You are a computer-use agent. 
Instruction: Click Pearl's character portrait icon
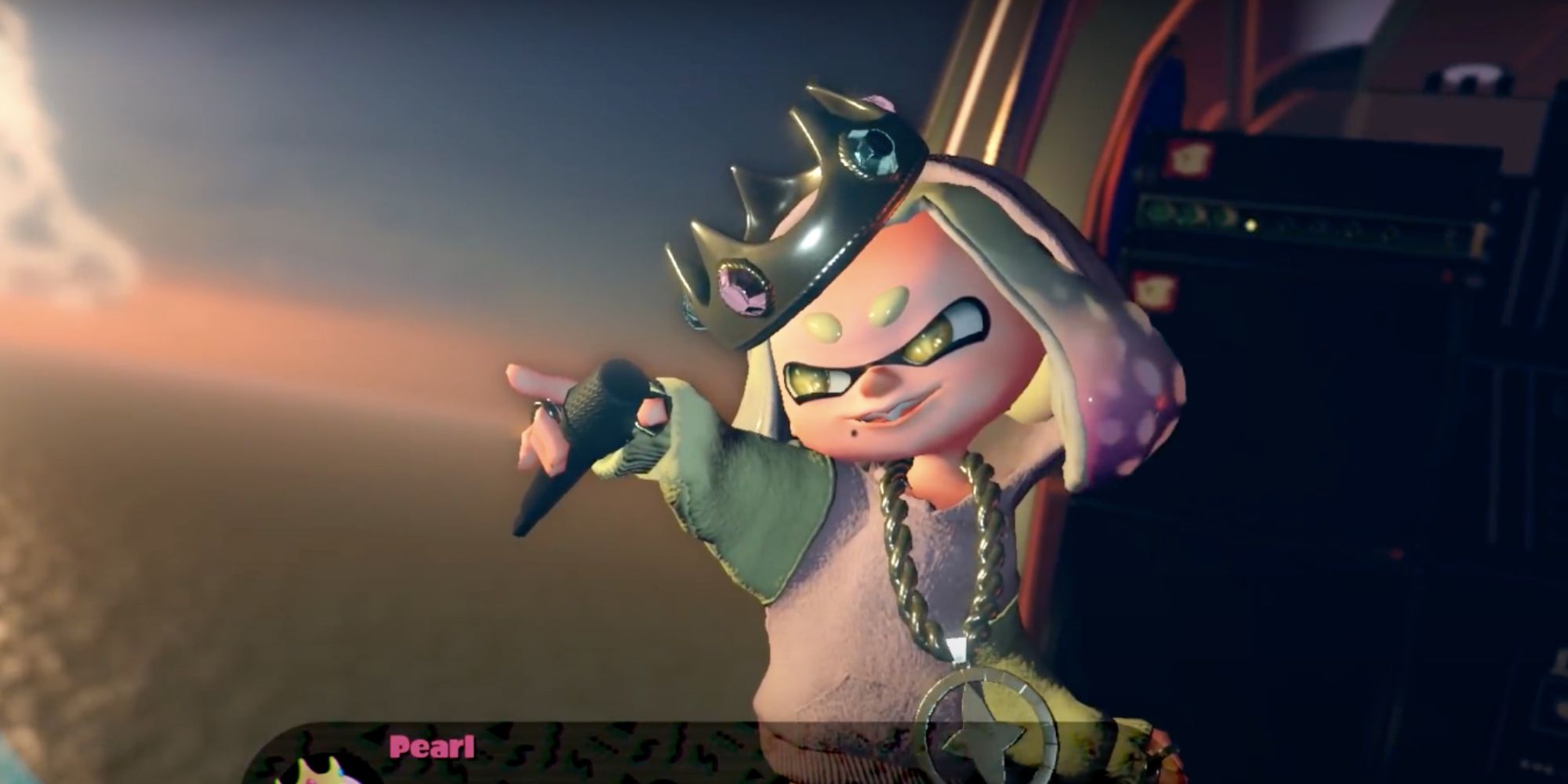[x=318, y=774]
